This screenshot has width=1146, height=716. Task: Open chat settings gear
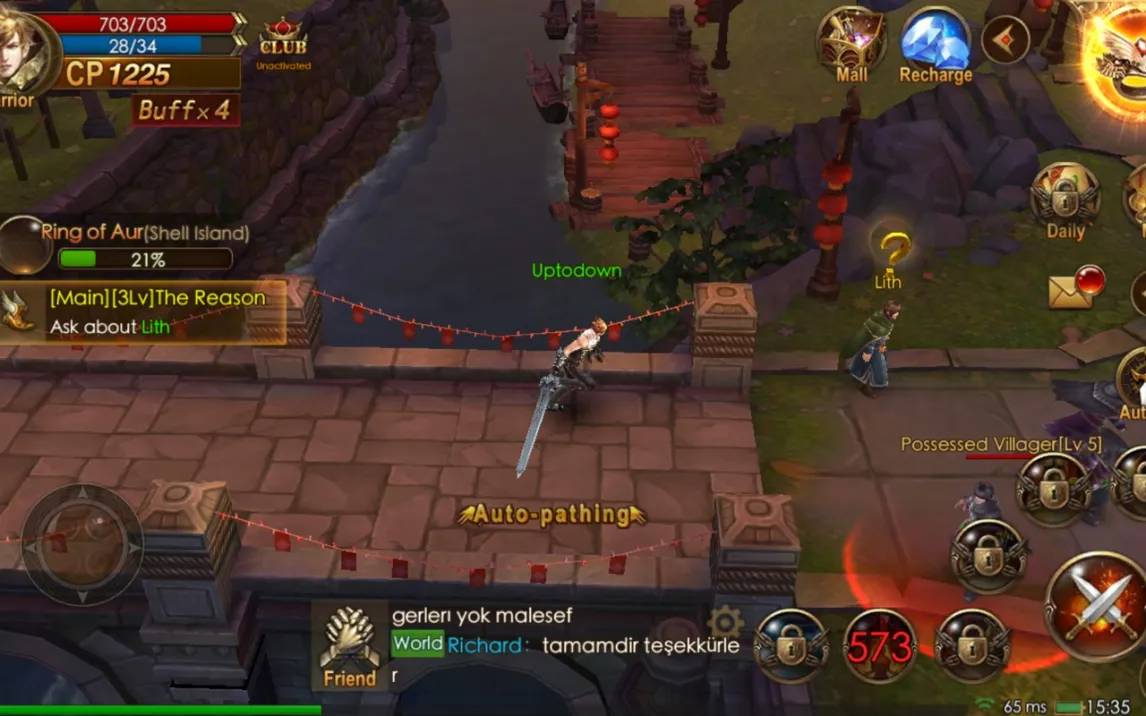725,623
